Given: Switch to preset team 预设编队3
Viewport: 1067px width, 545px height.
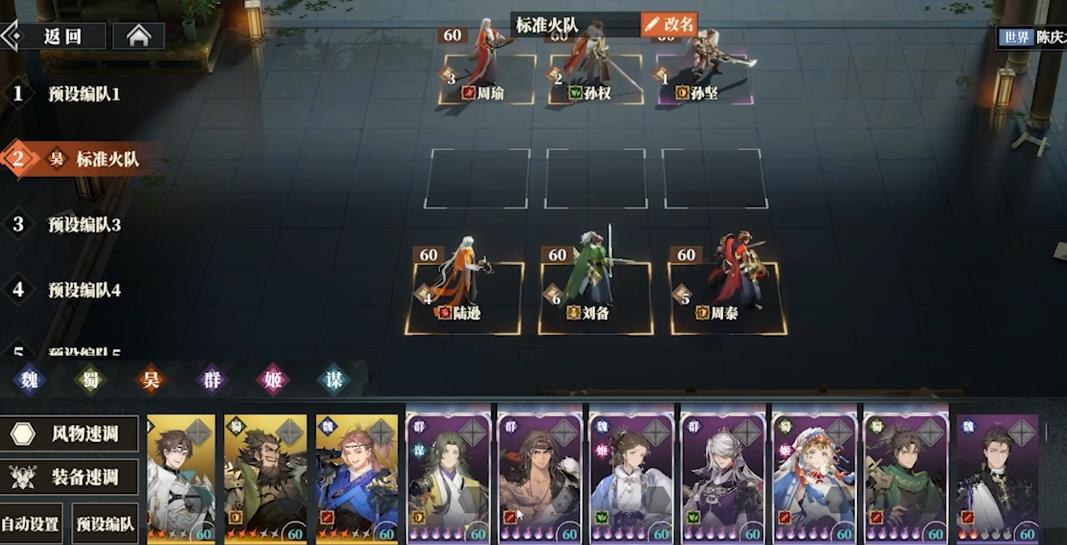Looking at the screenshot, I should 84,225.
